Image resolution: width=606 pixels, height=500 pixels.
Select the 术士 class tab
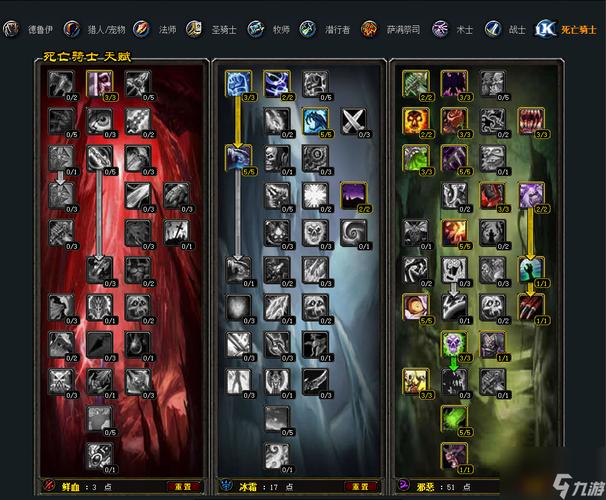[454, 29]
